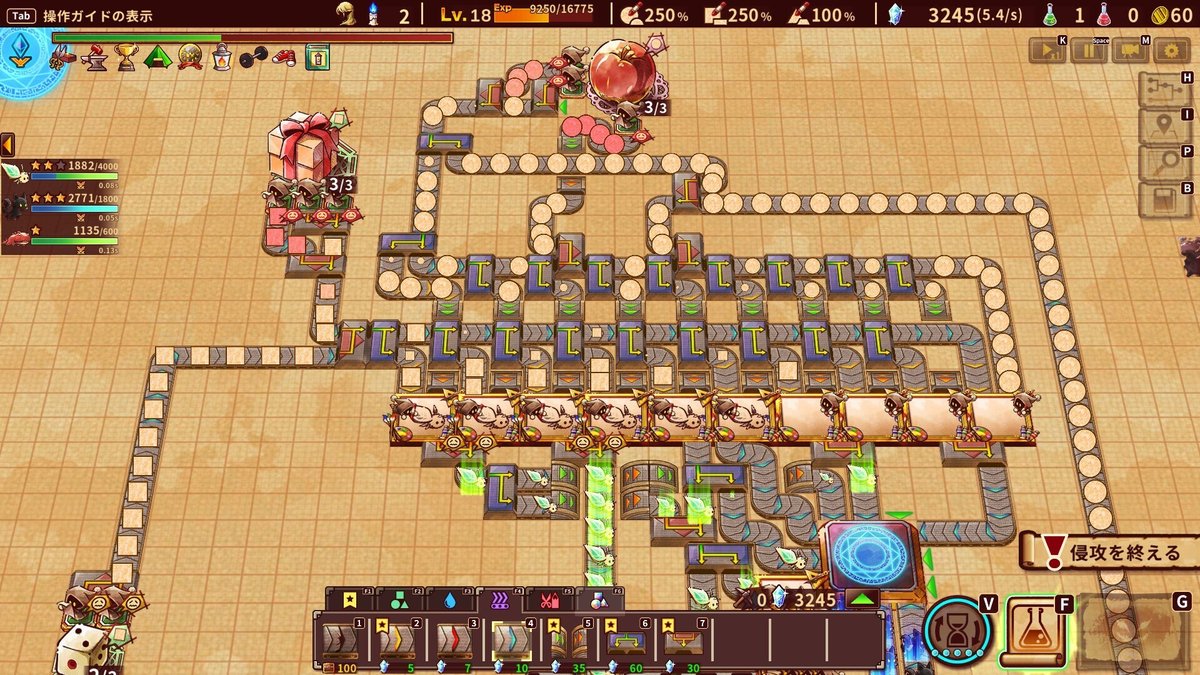The image size is (1200, 675).
Task: Select the yellow arrow conveyor costing 5
Action: pos(398,640)
